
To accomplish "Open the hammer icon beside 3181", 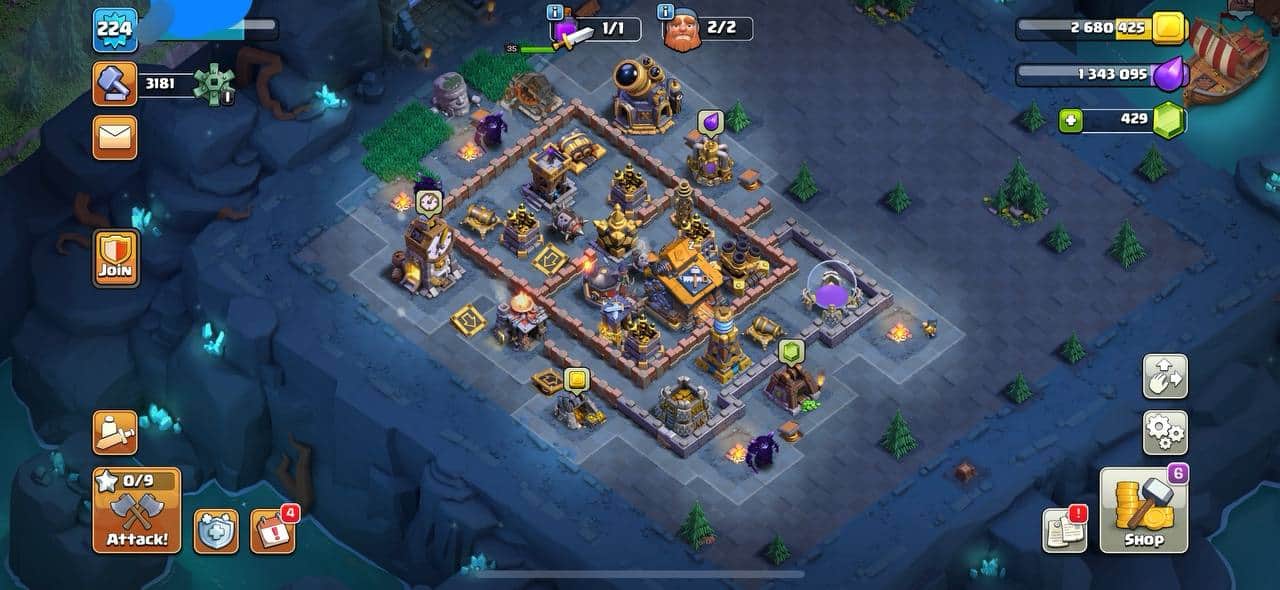I will coord(115,84).
